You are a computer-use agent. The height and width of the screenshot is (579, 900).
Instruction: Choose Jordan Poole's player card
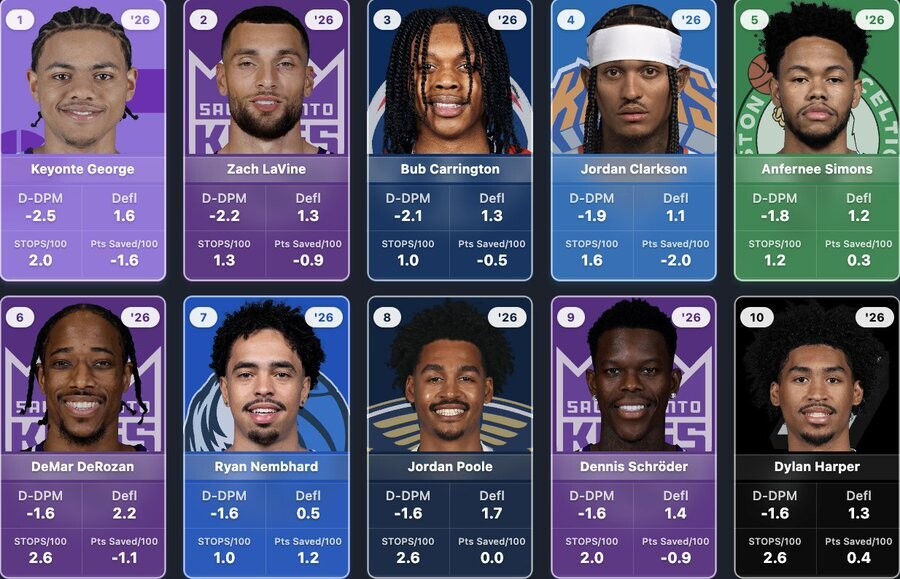(x=450, y=437)
